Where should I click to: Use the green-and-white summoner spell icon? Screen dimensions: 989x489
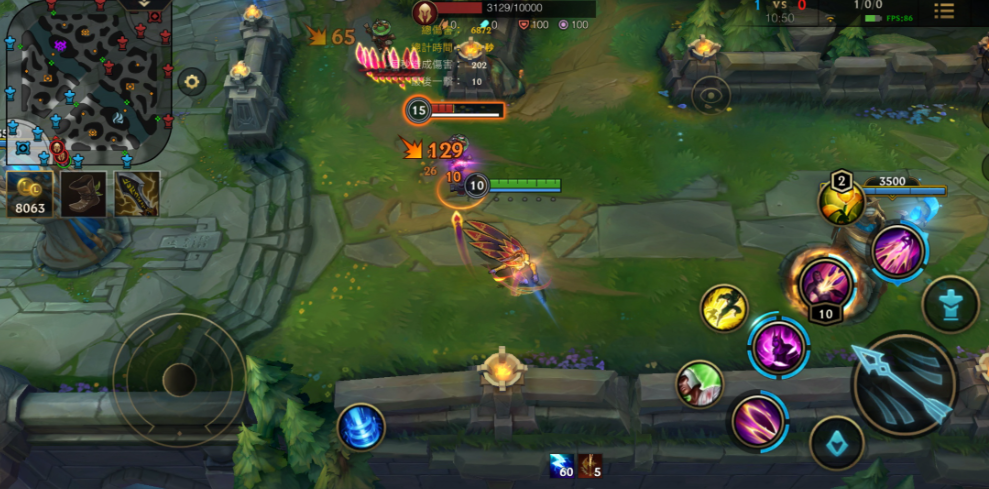pos(699,384)
